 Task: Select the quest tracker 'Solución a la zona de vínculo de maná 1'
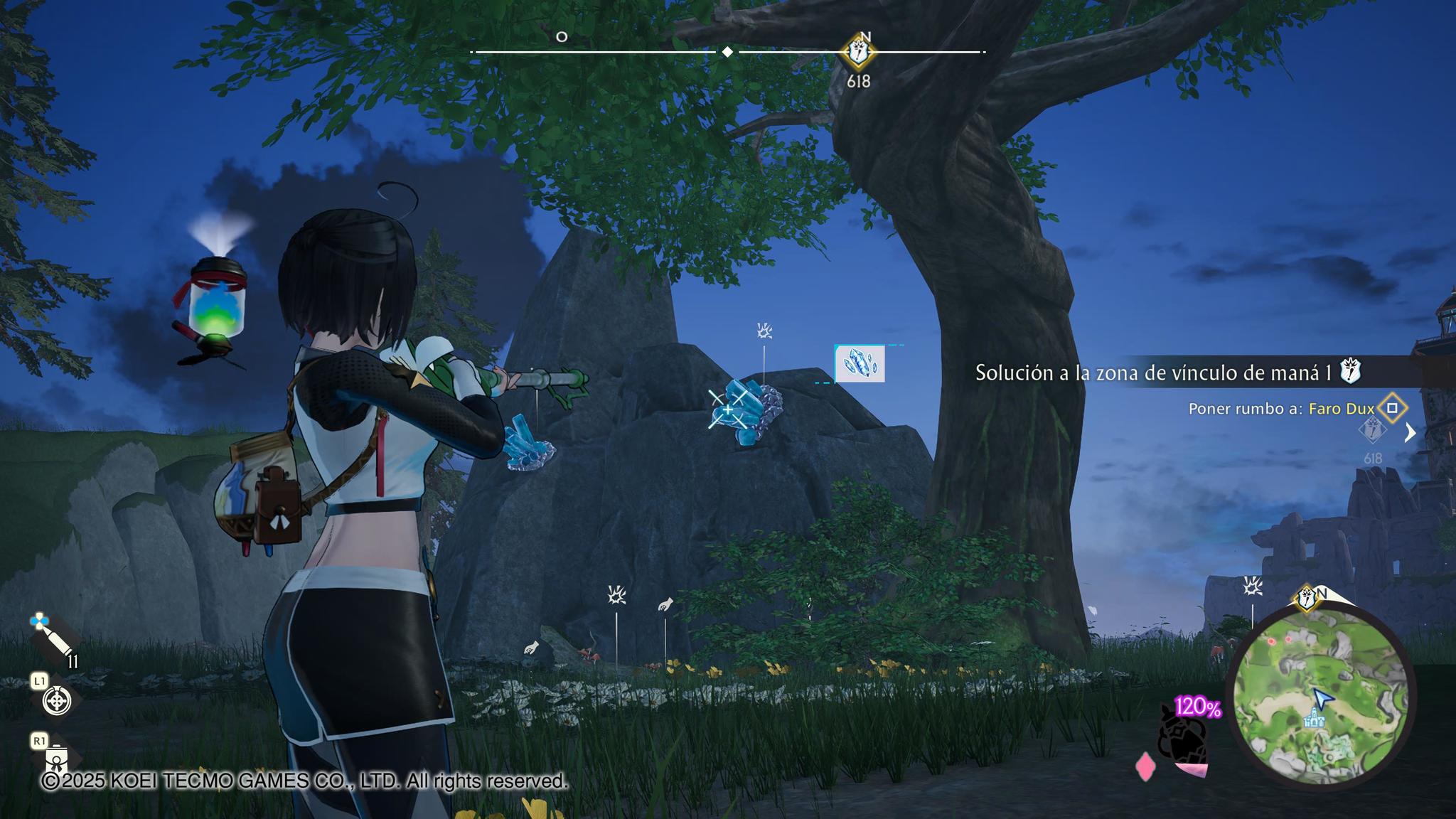[1153, 373]
